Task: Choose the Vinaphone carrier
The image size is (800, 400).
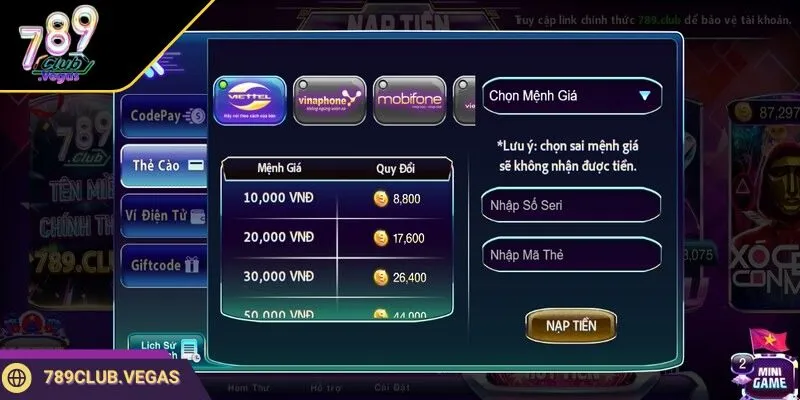Action: click(329, 100)
